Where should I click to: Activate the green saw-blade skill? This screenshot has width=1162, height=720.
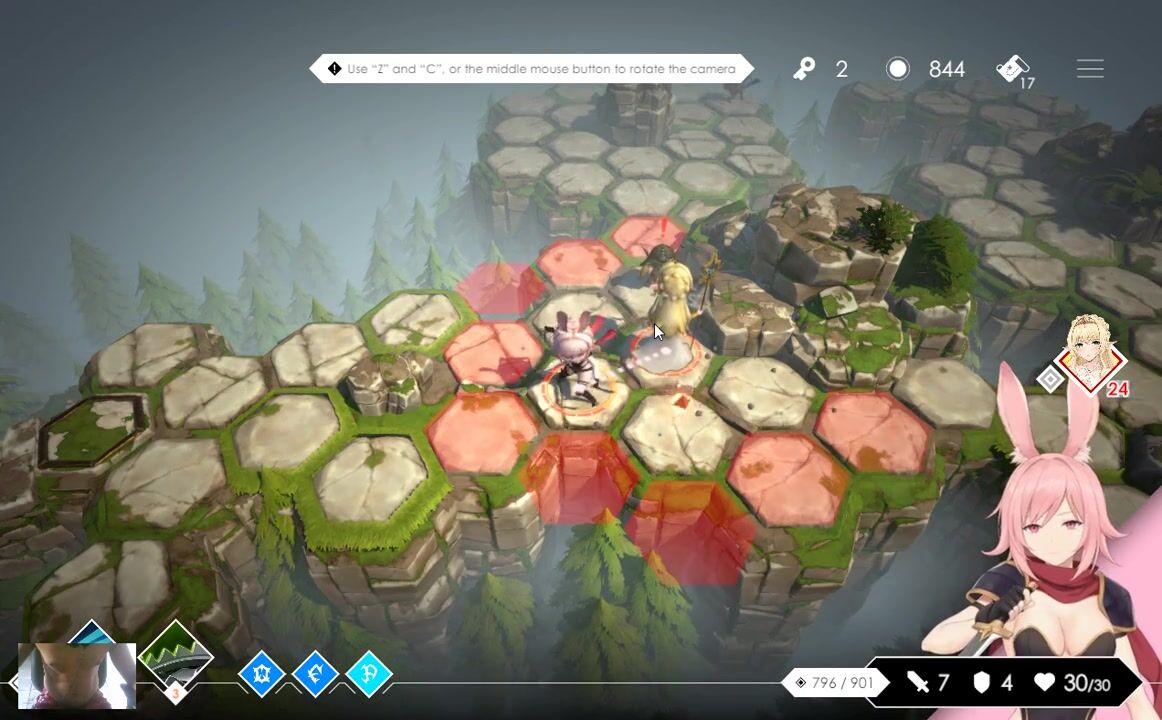tap(176, 657)
